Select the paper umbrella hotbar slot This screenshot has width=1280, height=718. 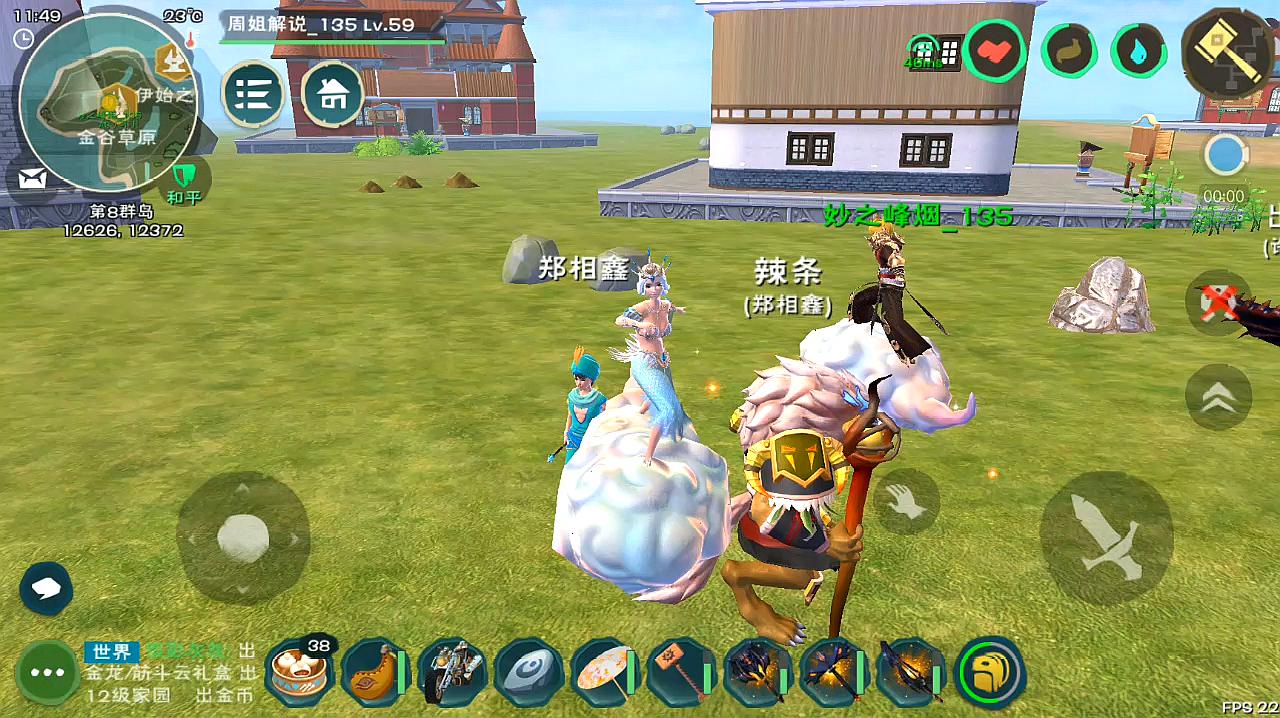click(x=605, y=671)
